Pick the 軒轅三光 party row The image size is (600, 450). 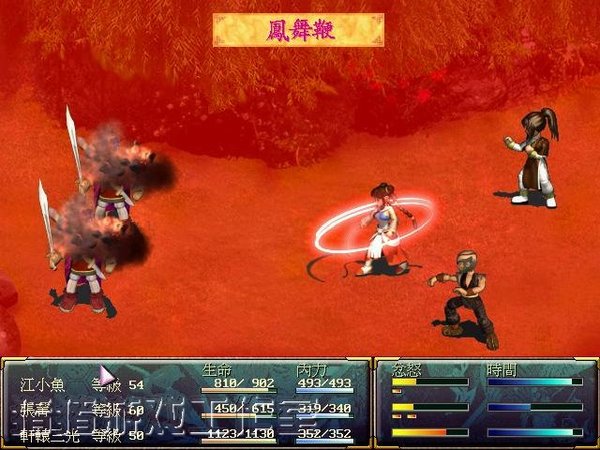click(x=48, y=433)
